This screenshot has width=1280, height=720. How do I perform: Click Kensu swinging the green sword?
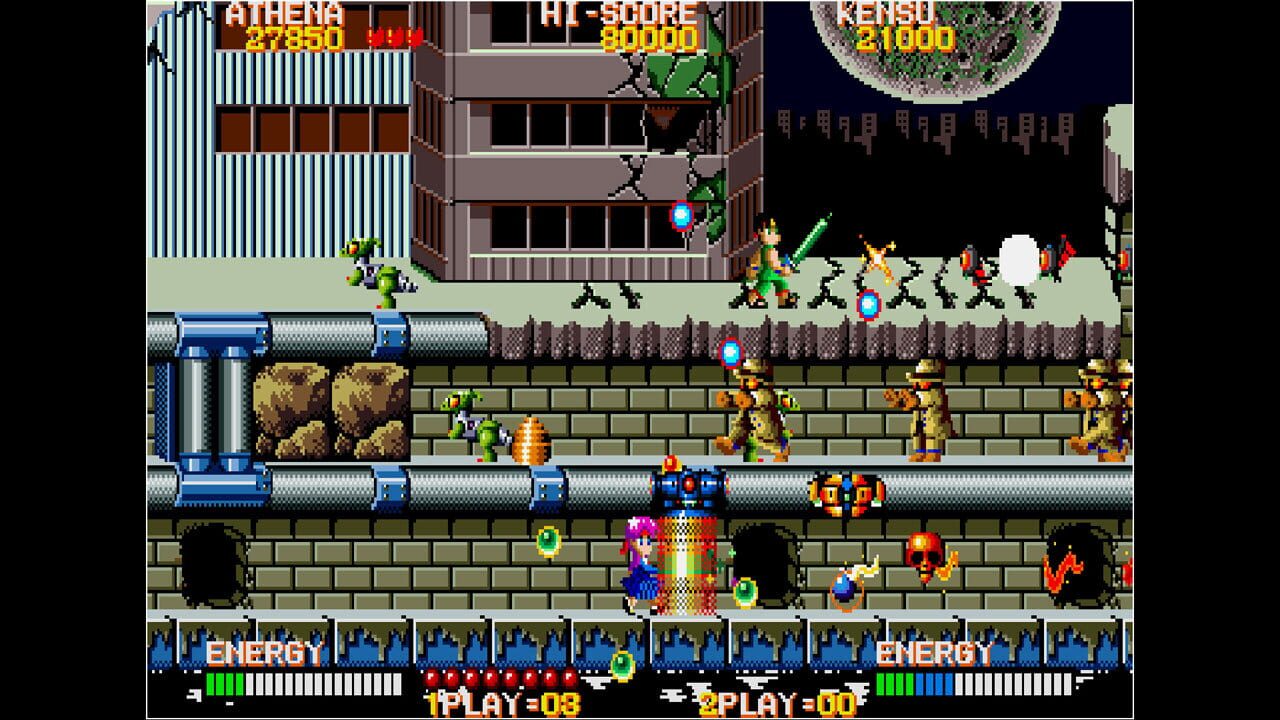770,260
